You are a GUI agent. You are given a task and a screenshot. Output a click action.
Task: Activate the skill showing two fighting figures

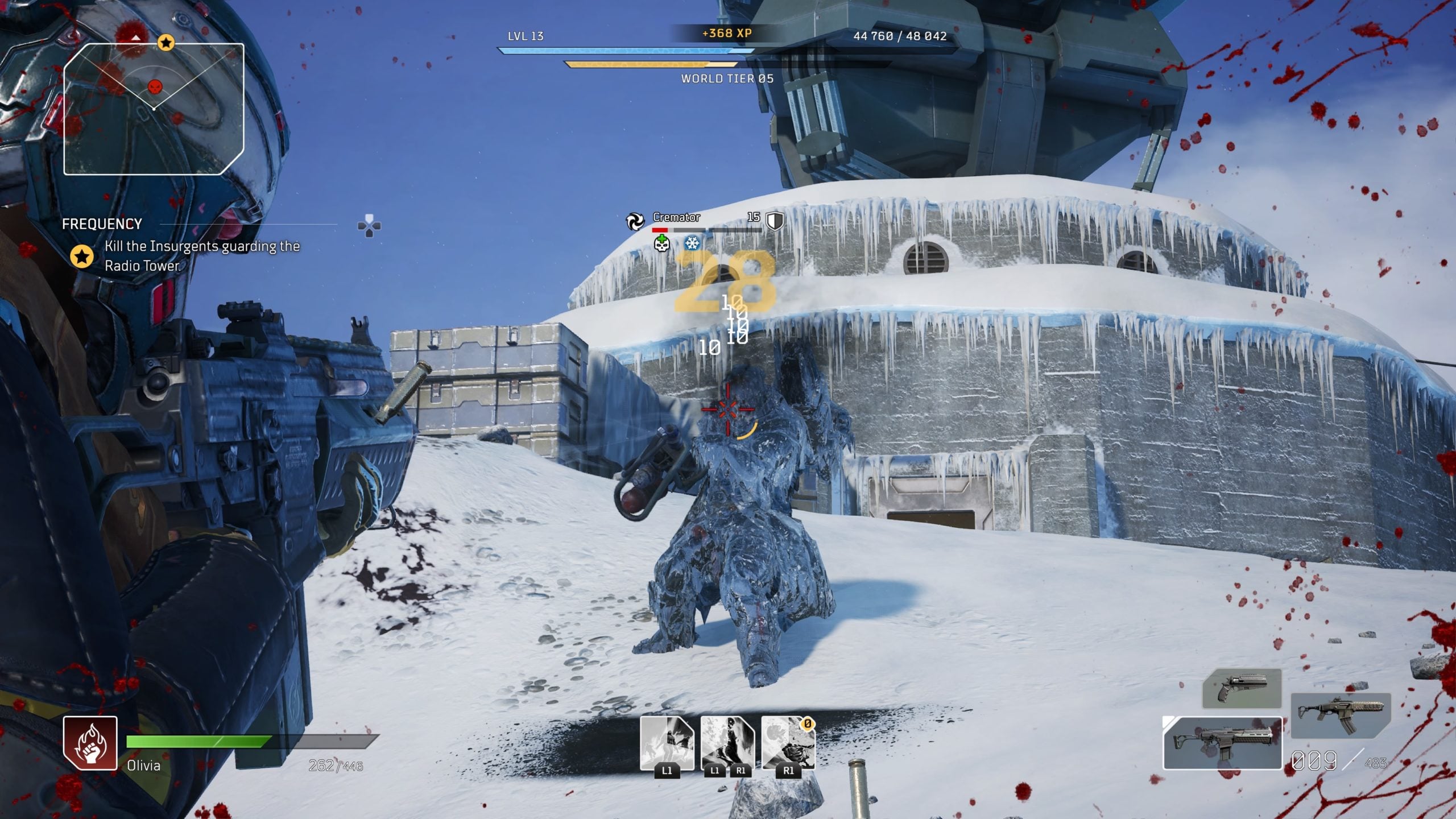coord(667,743)
